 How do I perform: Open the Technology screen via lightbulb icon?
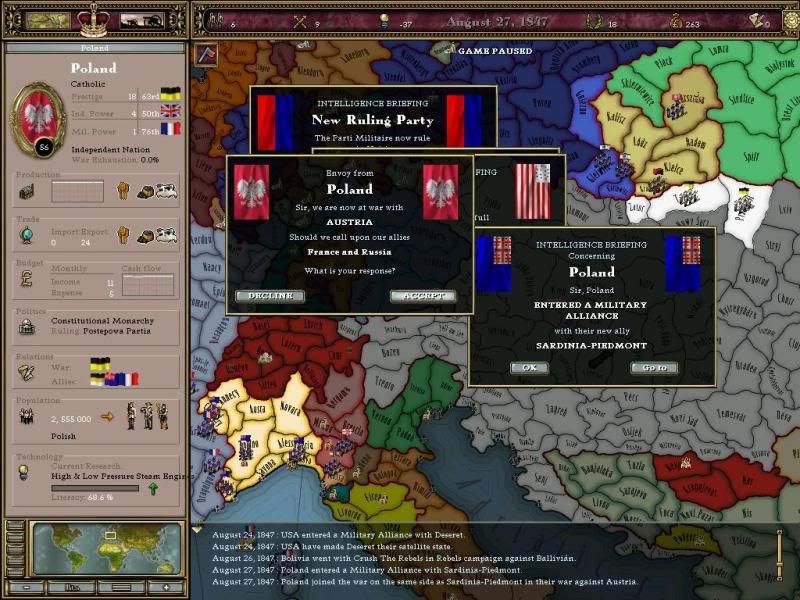26,472
